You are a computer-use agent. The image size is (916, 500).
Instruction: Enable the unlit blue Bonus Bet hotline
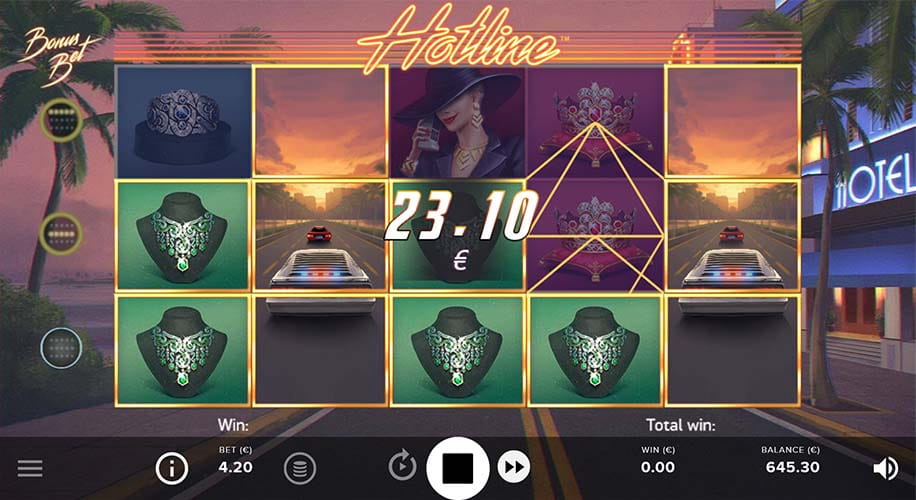[61, 348]
